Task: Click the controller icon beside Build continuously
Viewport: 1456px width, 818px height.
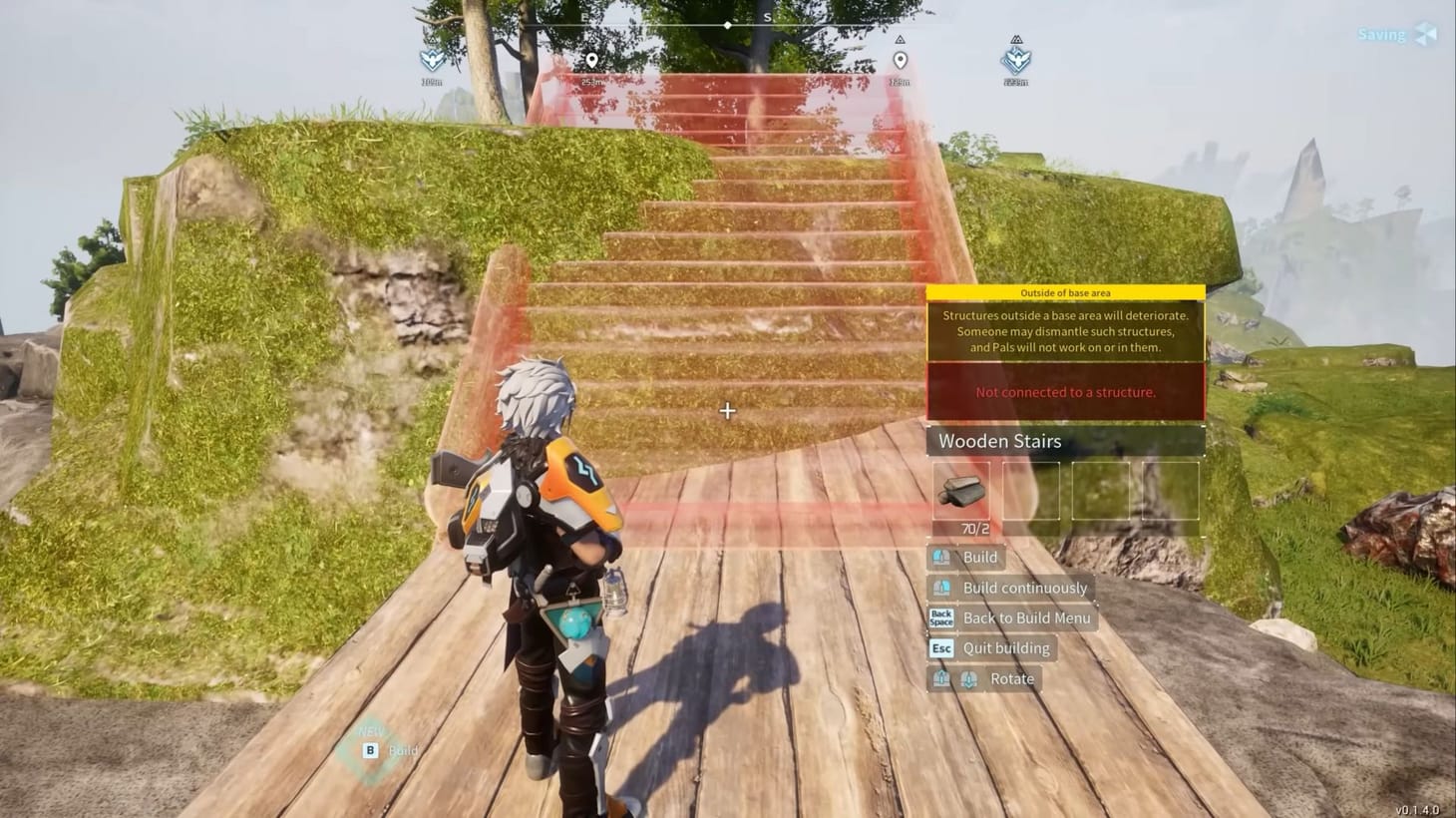Action: pos(940,588)
